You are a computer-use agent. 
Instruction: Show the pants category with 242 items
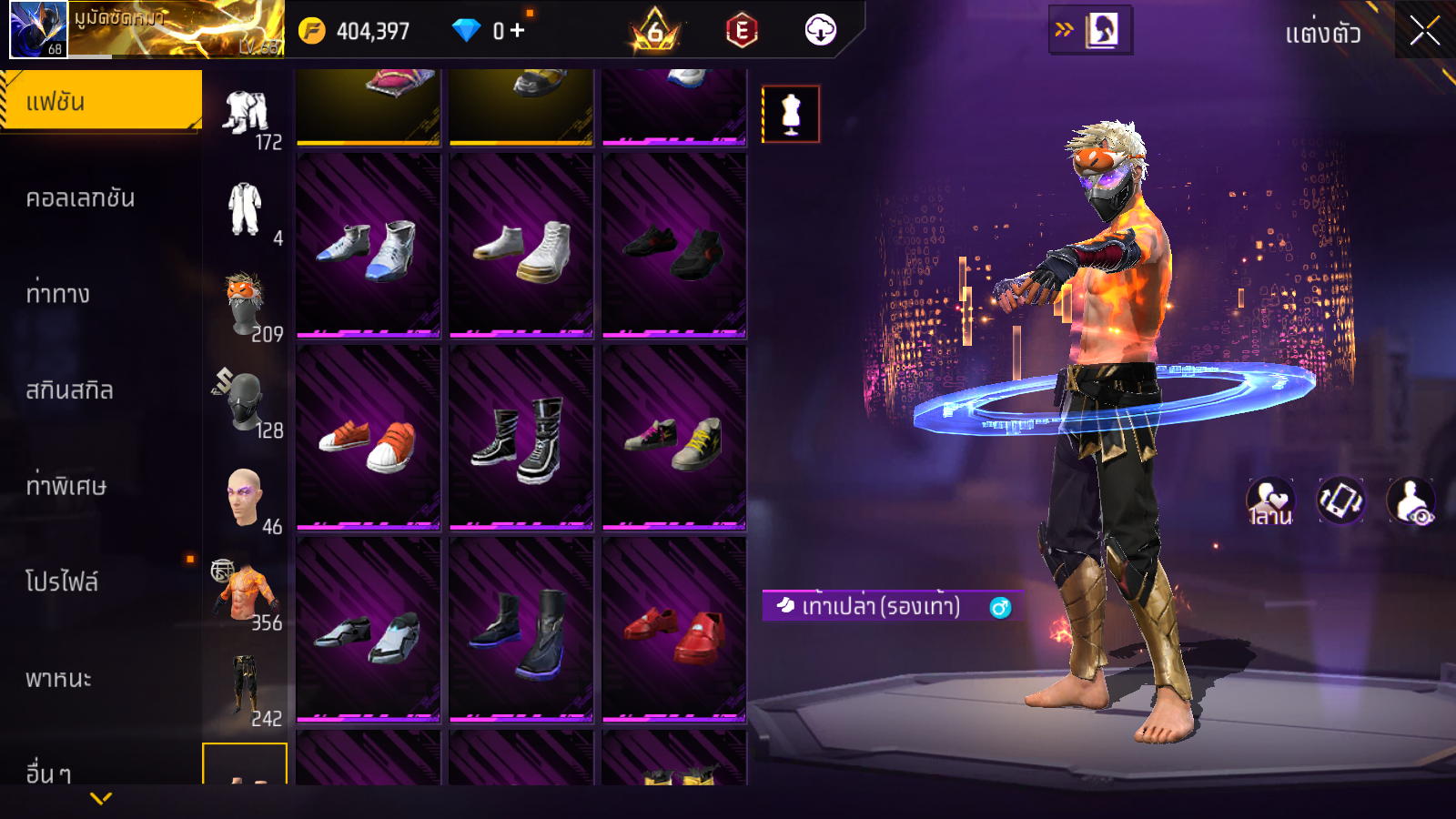pos(246,689)
